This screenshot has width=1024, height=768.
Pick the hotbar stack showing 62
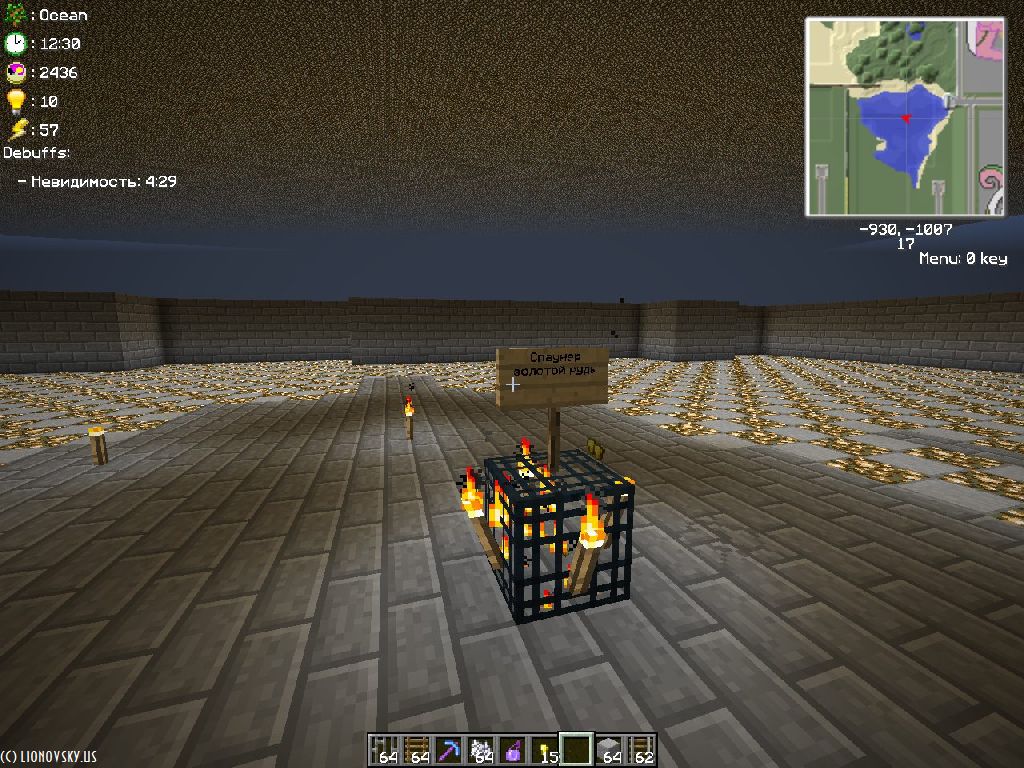click(x=641, y=750)
